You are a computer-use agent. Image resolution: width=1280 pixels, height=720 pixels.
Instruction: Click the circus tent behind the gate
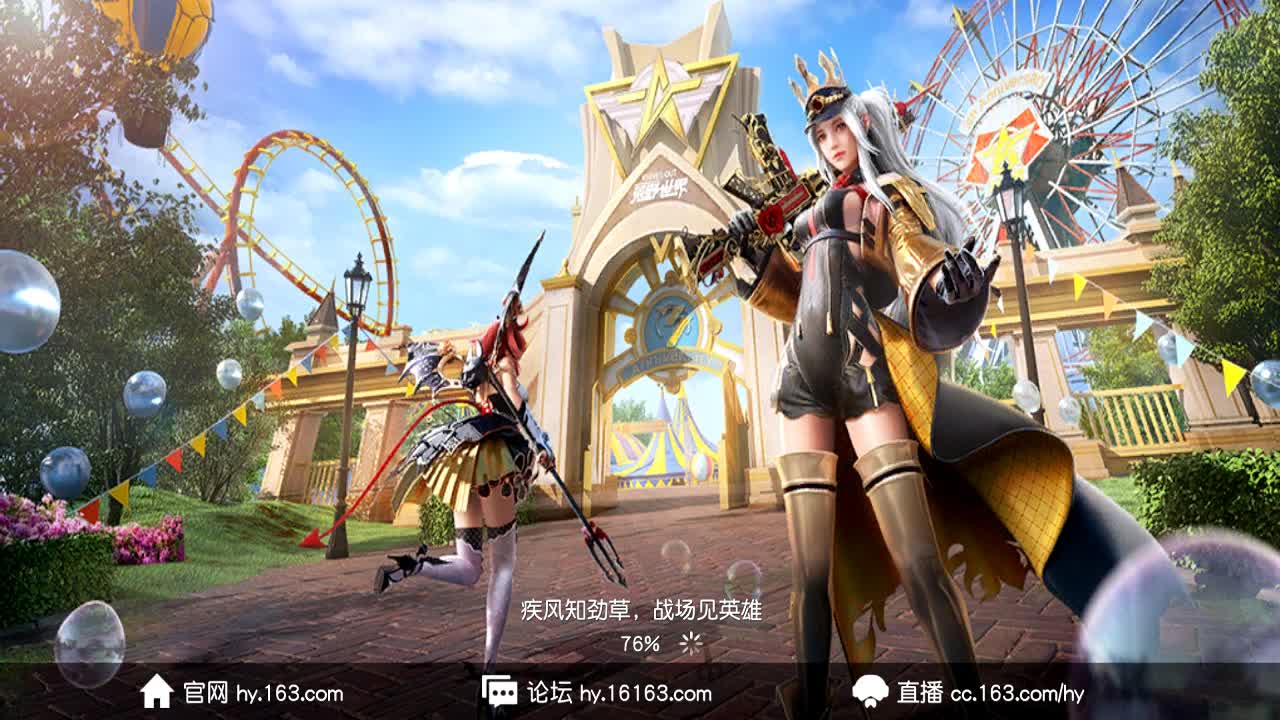coord(660,450)
